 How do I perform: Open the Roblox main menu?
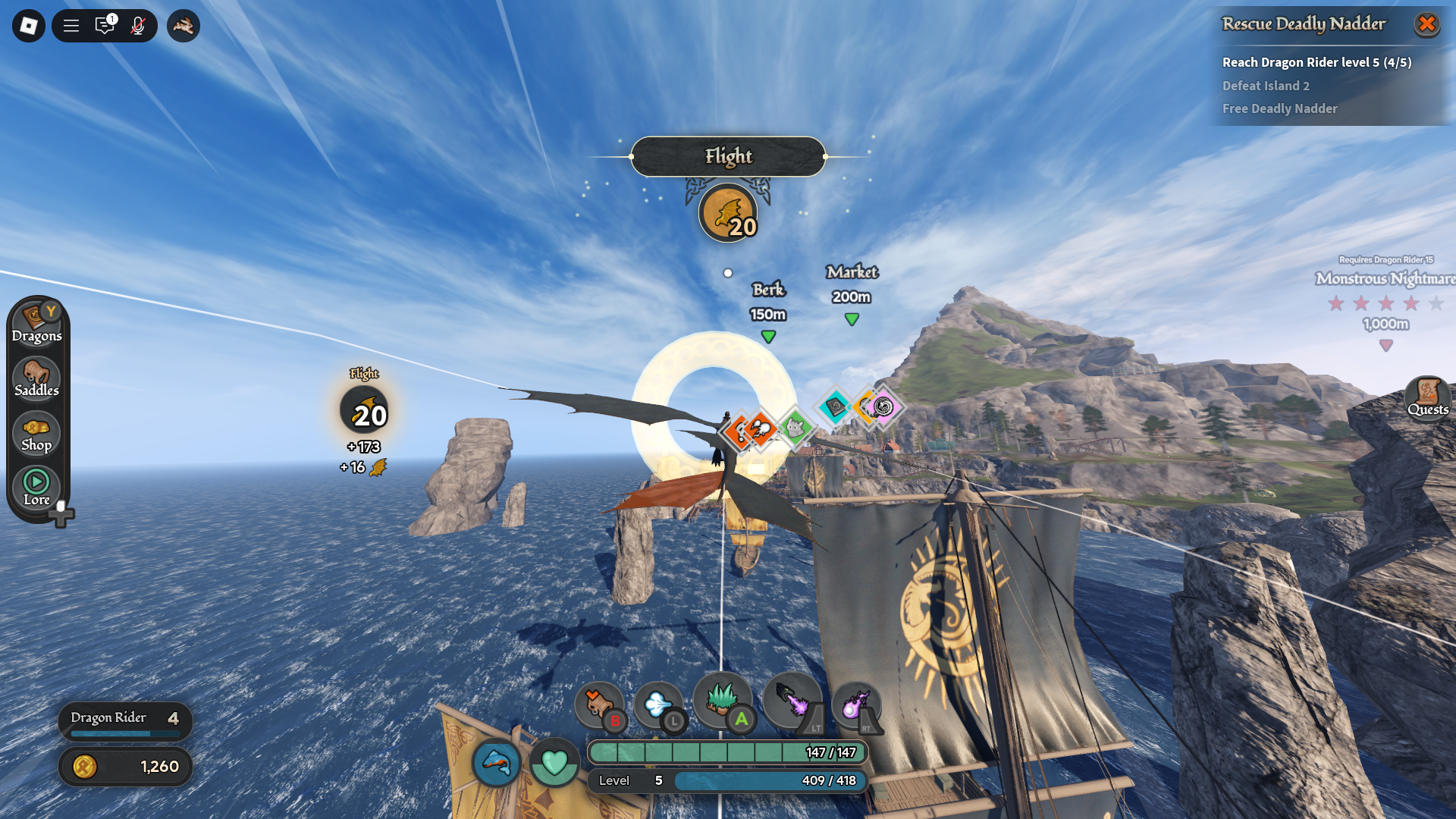point(29,26)
